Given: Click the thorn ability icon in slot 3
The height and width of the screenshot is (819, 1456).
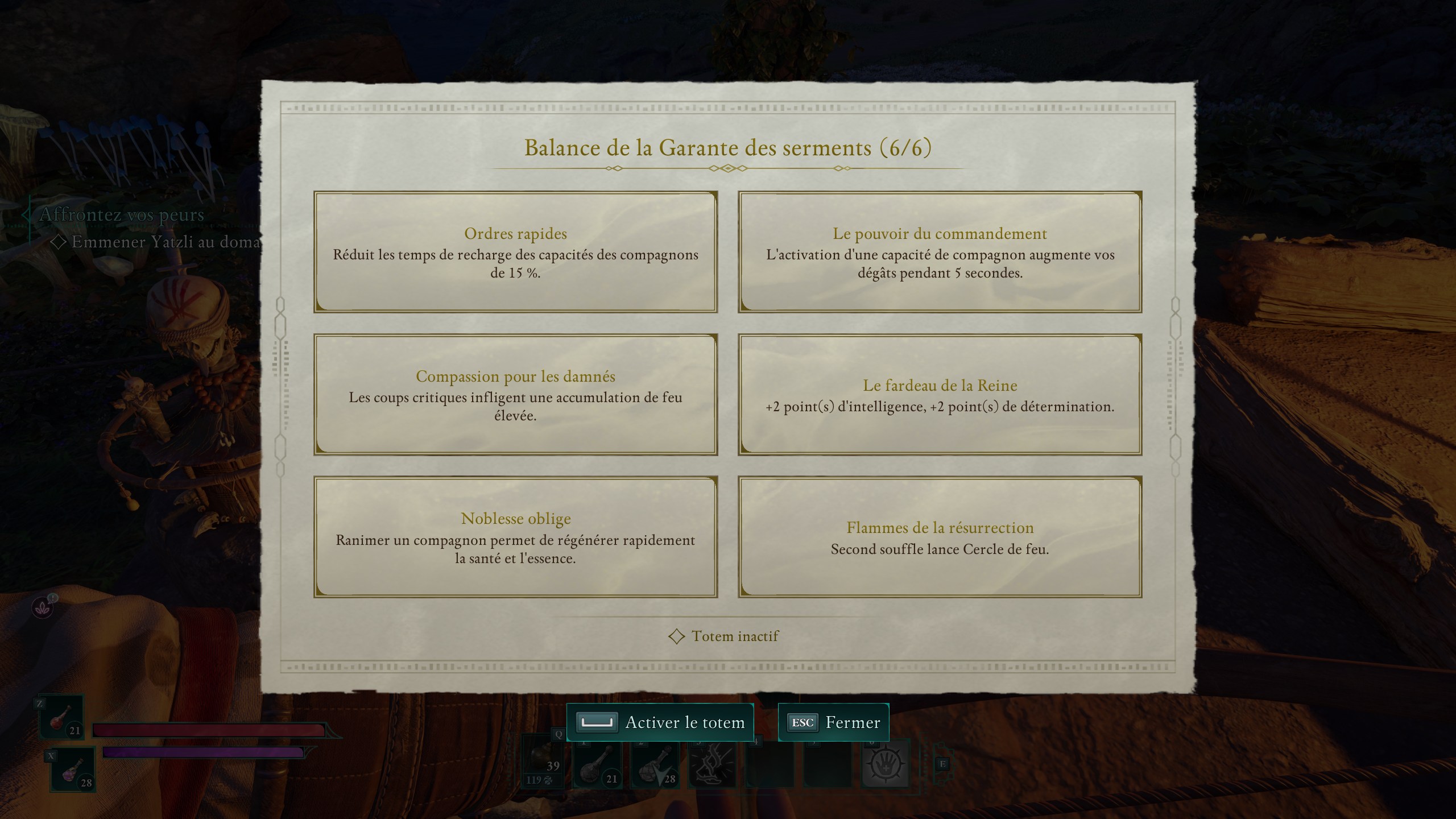Looking at the screenshot, I should click(714, 765).
